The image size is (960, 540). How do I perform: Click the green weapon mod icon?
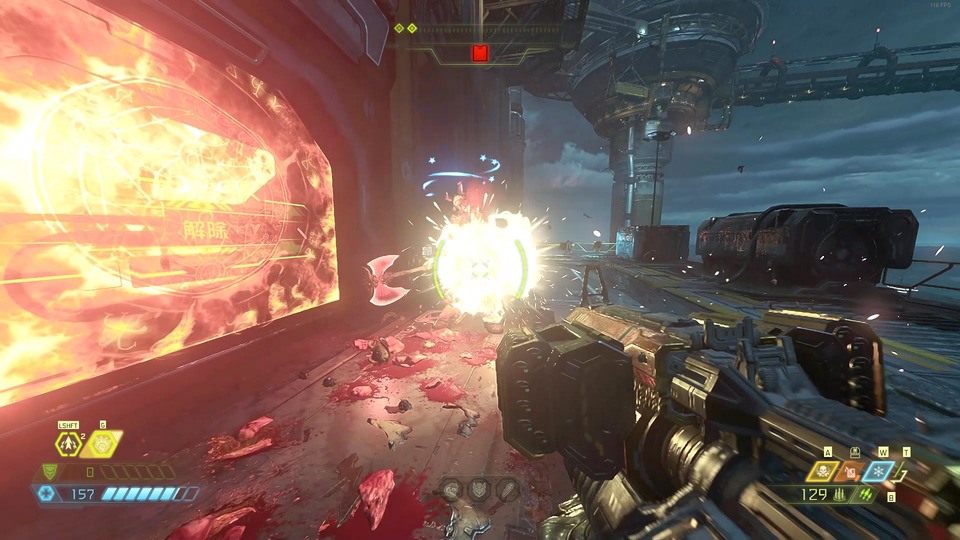[x=863, y=494]
